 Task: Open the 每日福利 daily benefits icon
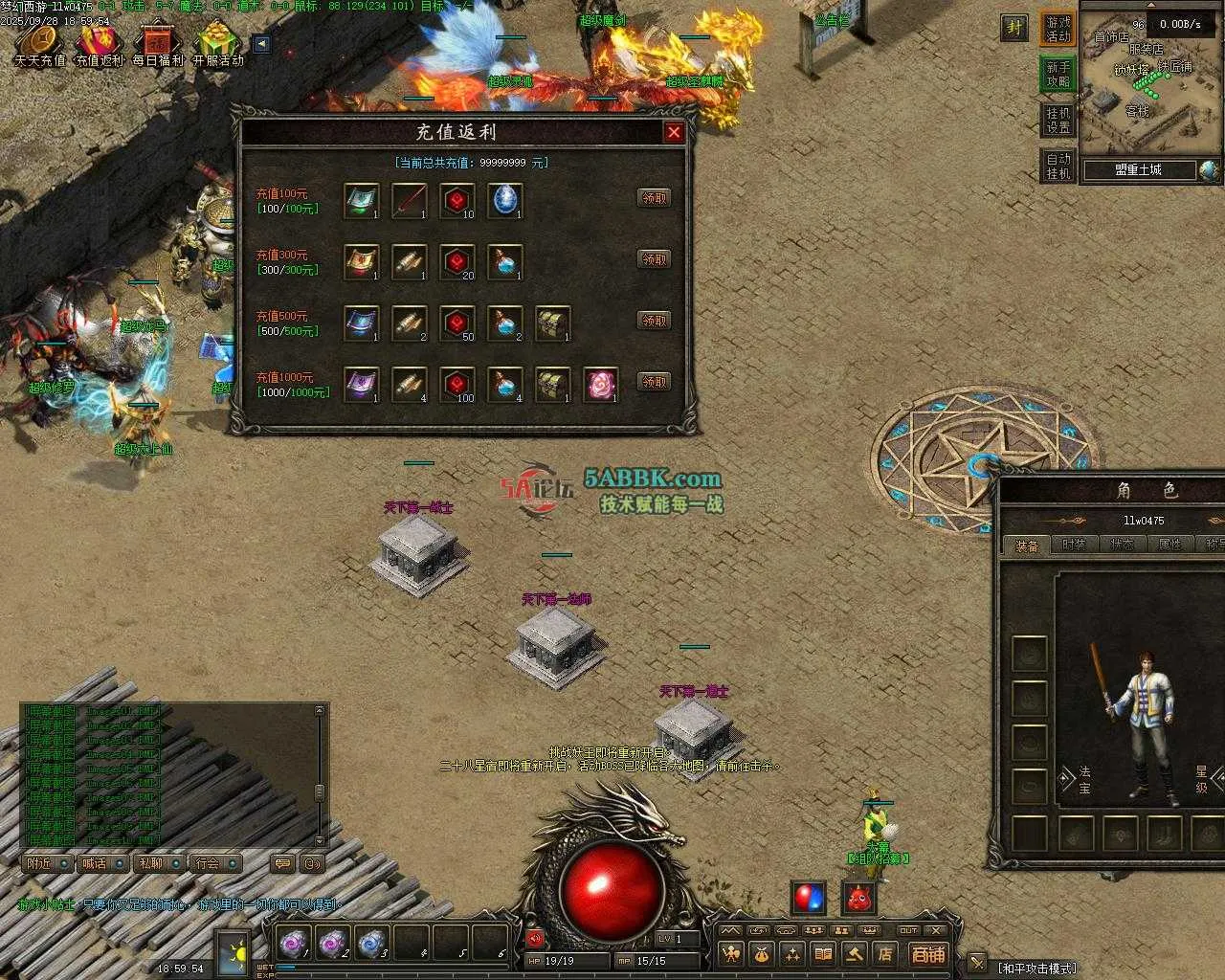[x=158, y=45]
